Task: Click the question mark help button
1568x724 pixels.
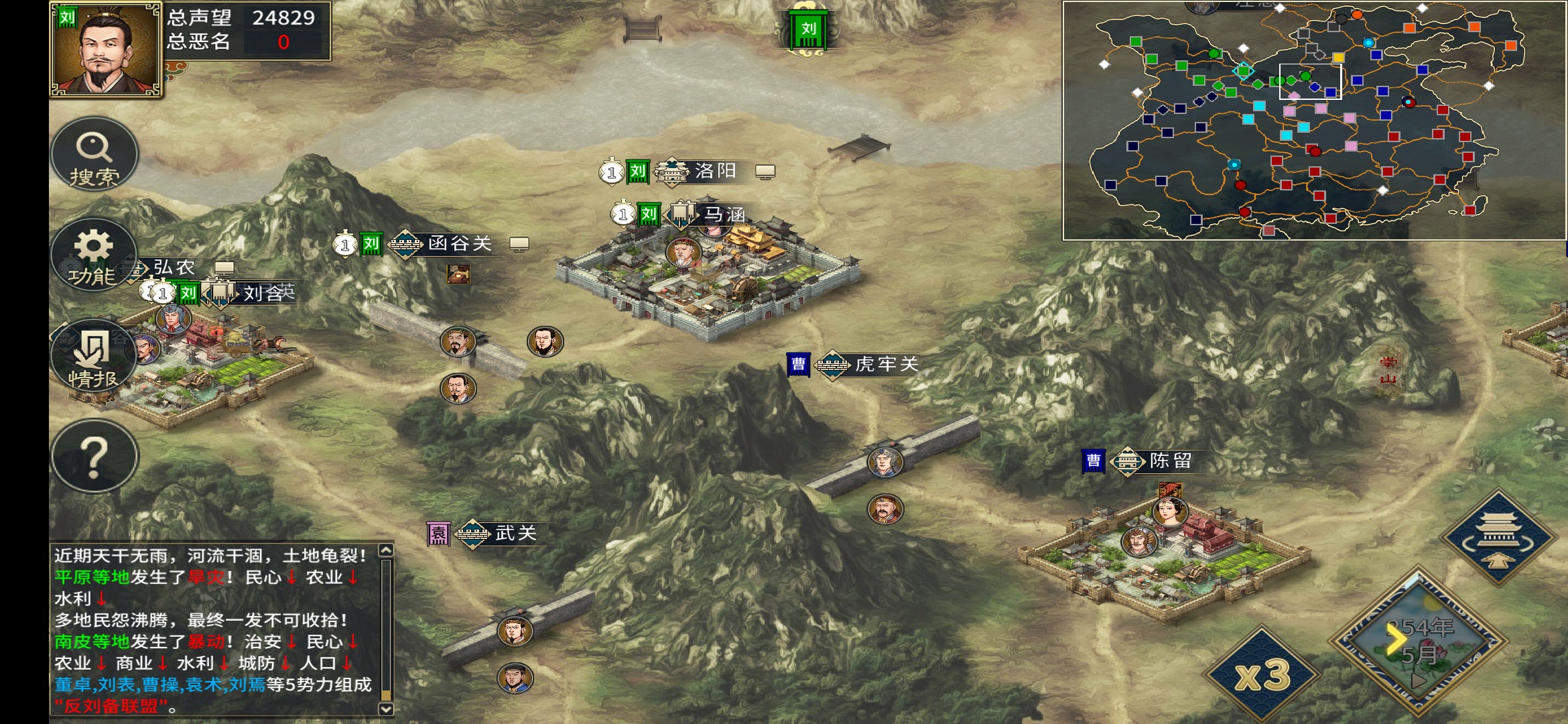Action: click(x=94, y=457)
